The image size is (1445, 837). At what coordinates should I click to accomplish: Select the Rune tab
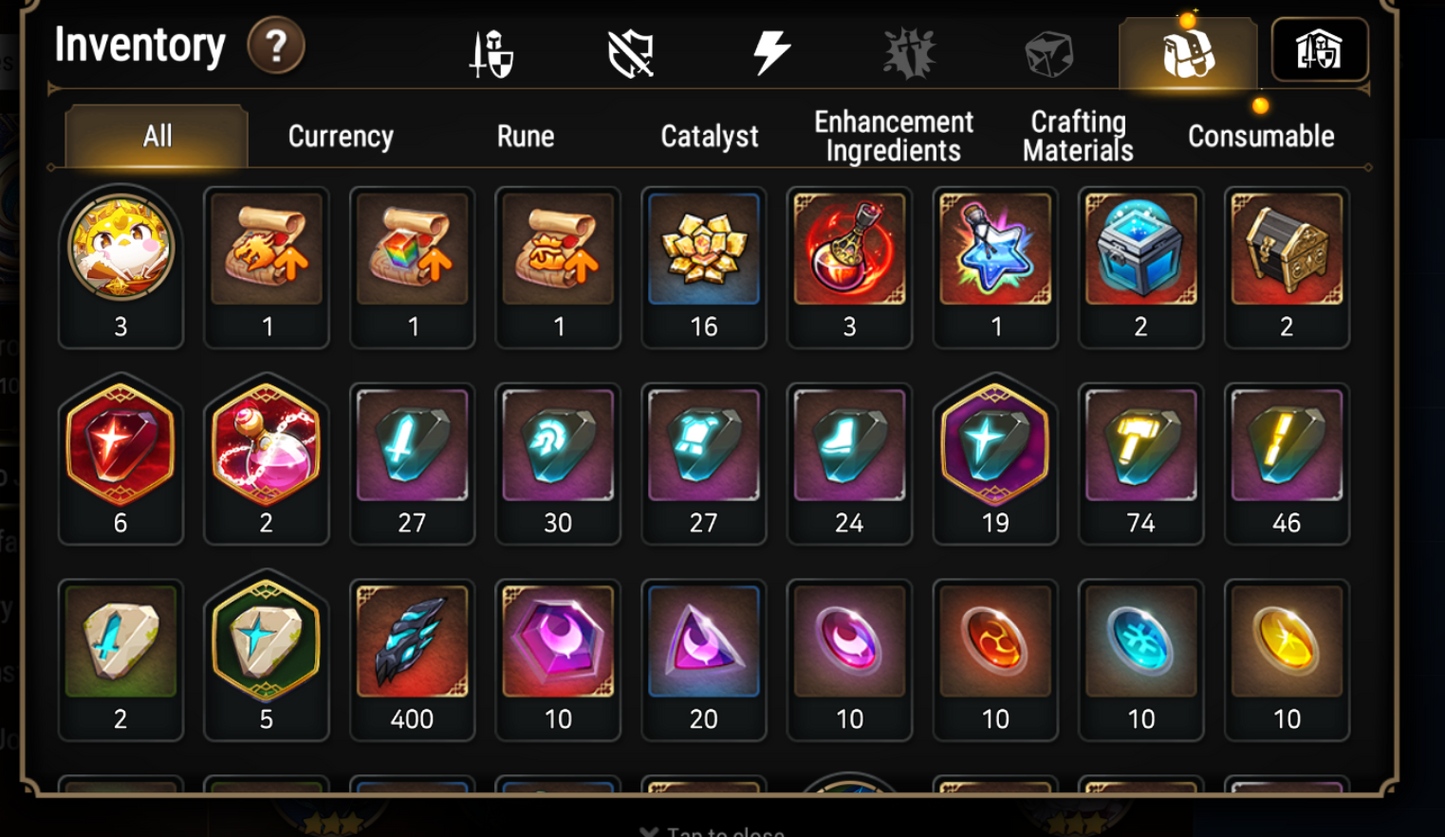pyautogui.click(x=525, y=136)
